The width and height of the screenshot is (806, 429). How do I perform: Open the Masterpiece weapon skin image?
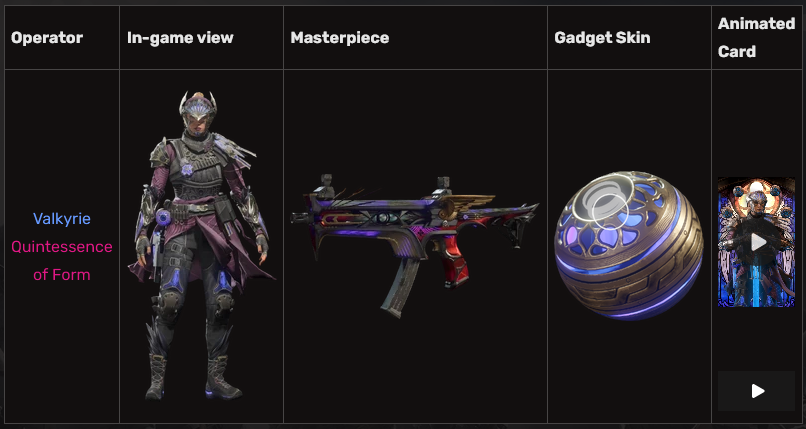click(x=415, y=246)
